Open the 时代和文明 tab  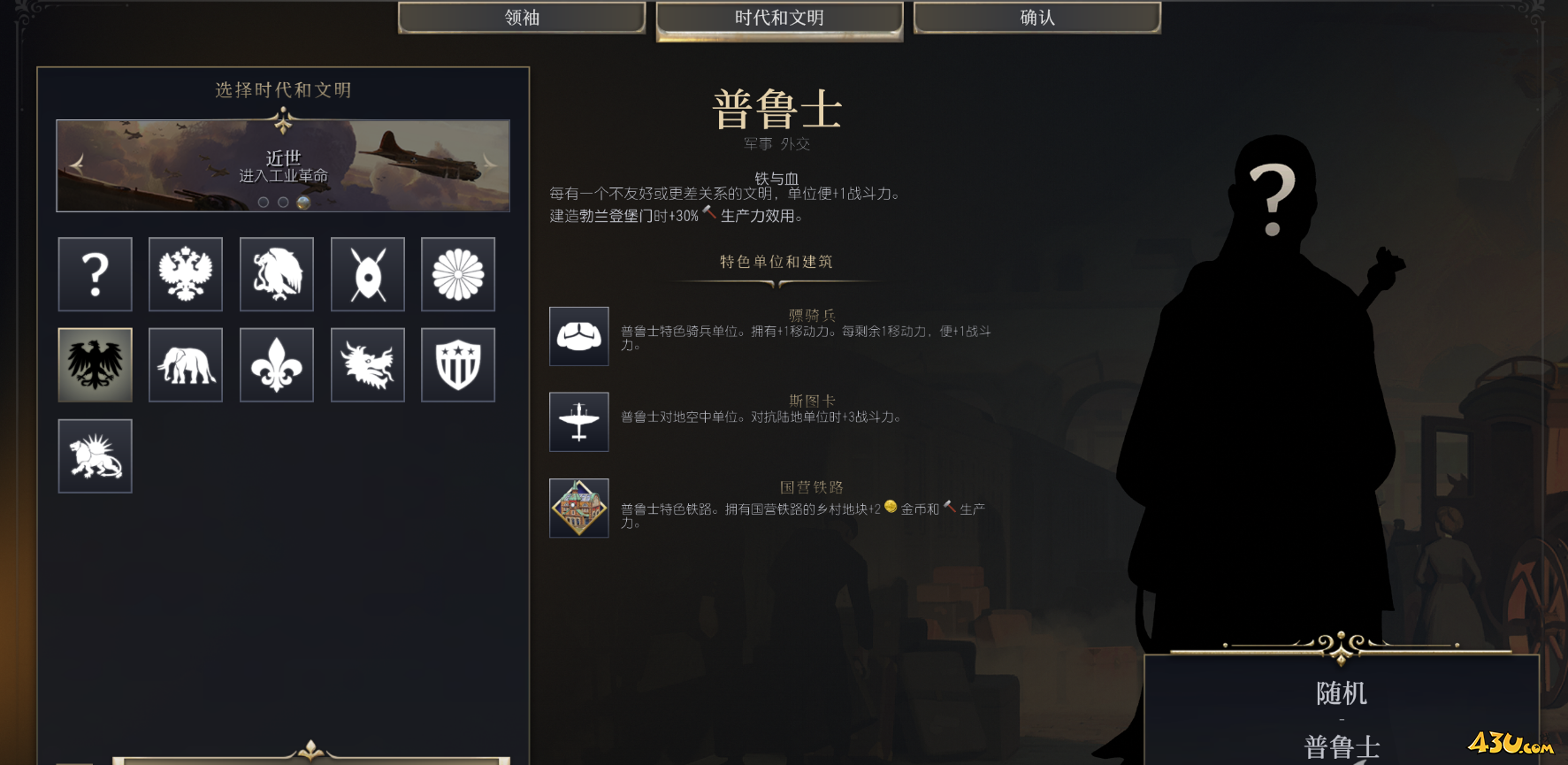click(x=779, y=18)
